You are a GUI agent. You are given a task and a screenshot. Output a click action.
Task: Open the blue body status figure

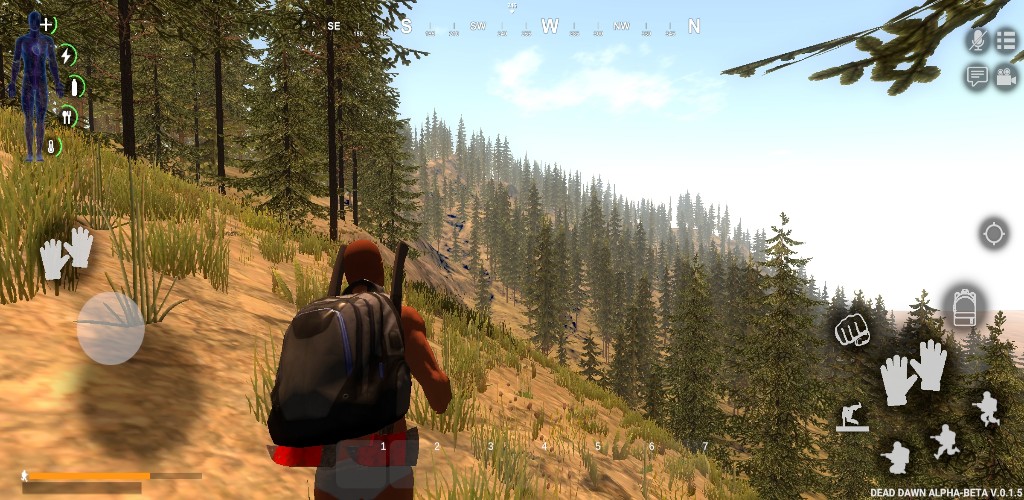tap(34, 80)
